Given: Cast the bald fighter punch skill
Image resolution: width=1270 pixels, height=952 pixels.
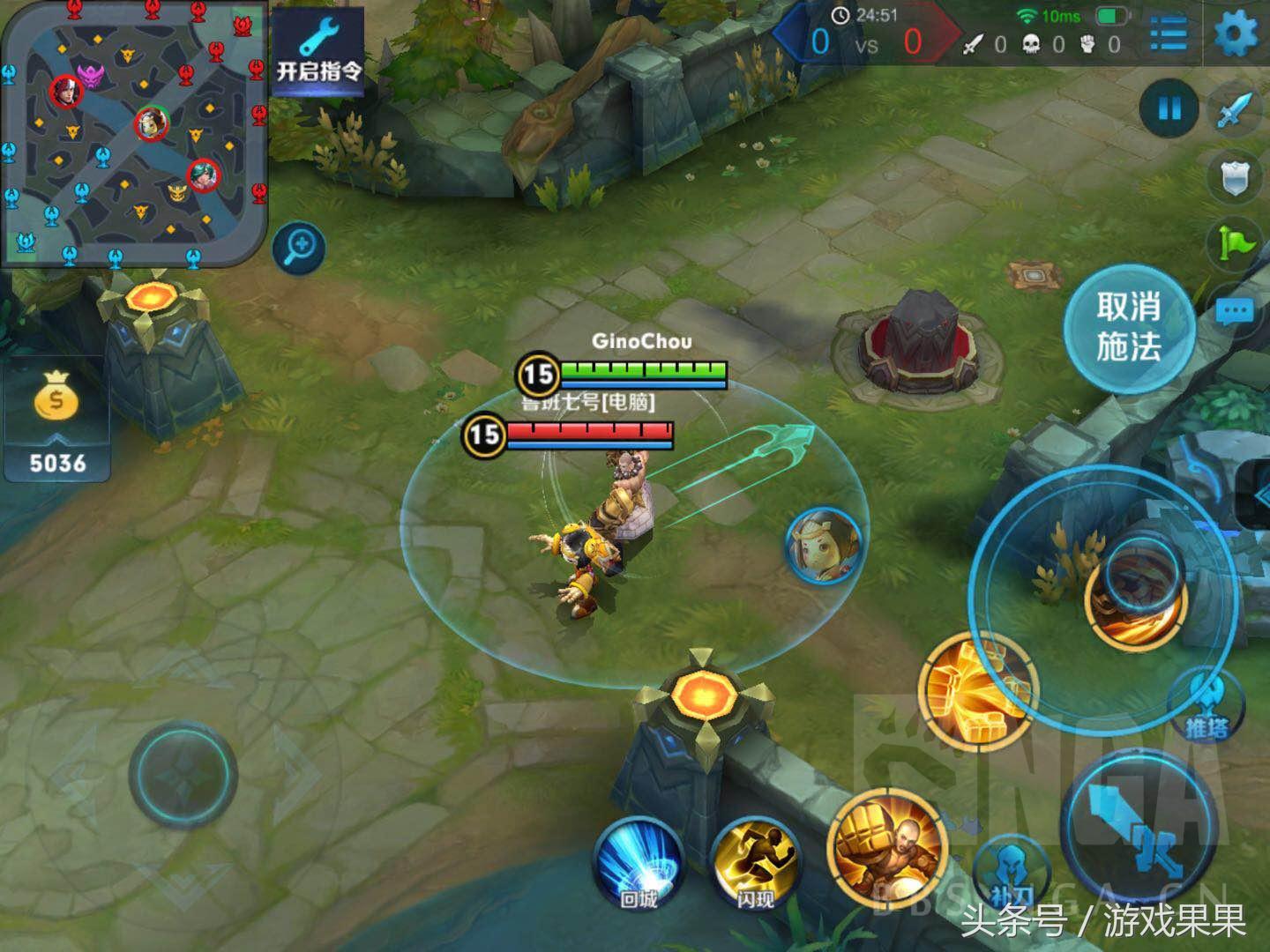Looking at the screenshot, I should [x=886, y=846].
